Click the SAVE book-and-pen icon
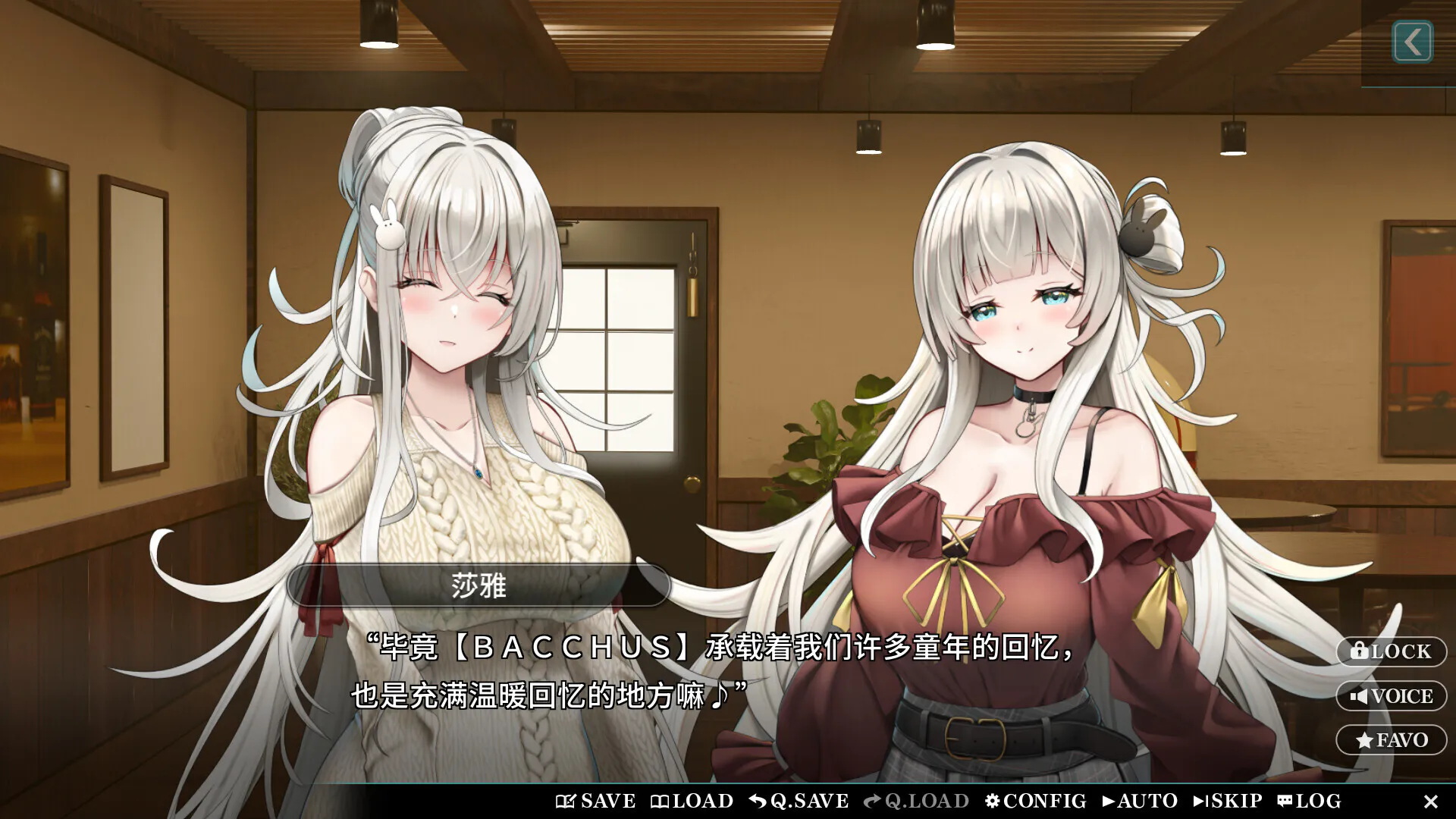1456x819 pixels. (x=566, y=801)
